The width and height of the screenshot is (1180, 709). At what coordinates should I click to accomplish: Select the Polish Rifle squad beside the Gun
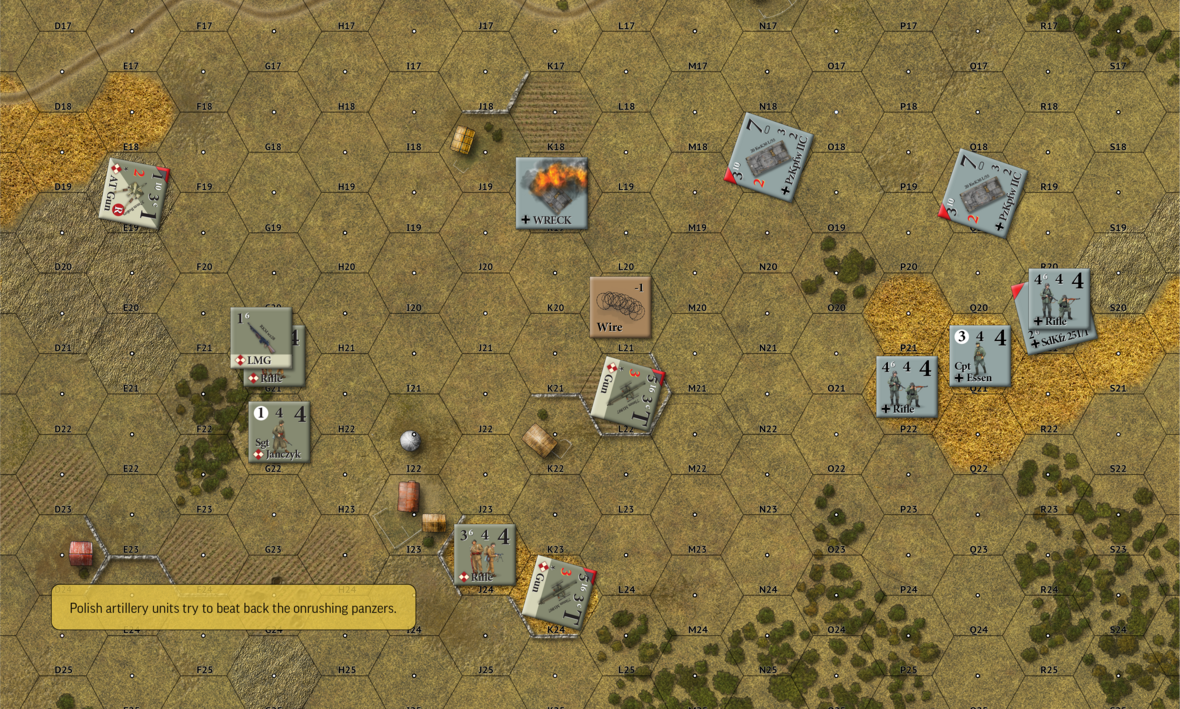pos(485,553)
